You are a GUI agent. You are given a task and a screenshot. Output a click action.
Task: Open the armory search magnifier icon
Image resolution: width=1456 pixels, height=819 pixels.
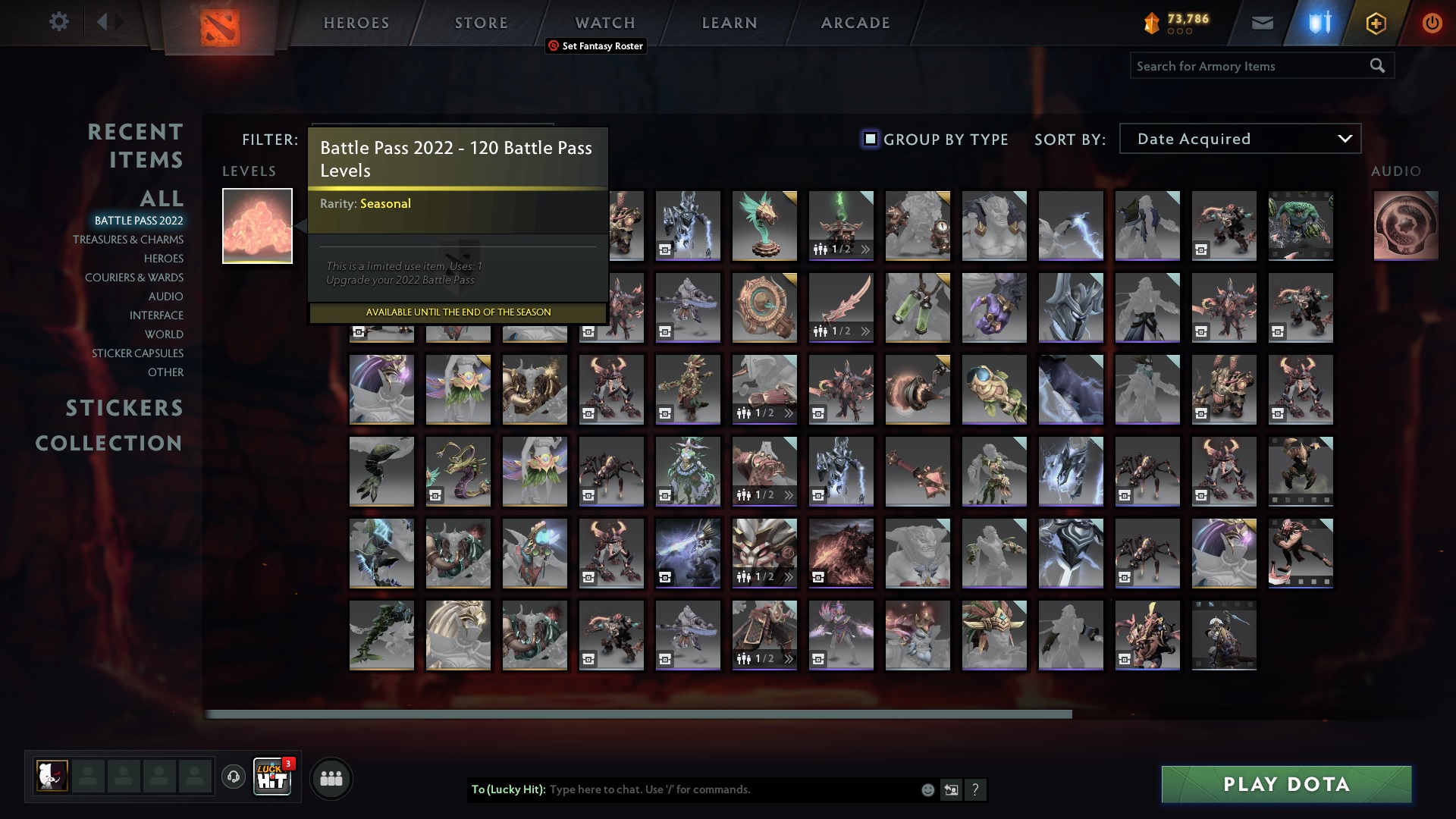[1376, 66]
